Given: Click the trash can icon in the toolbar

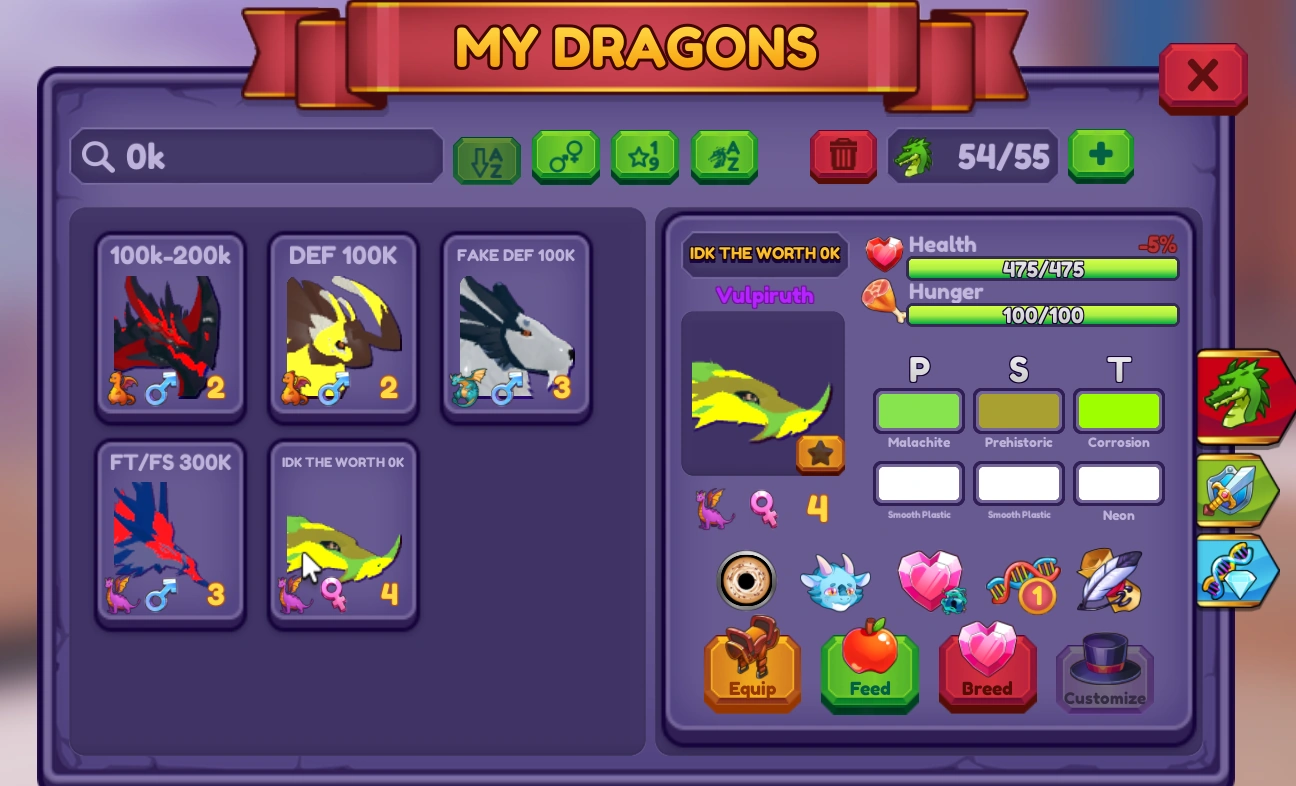Looking at the screenshot, I should coord(842,156).
